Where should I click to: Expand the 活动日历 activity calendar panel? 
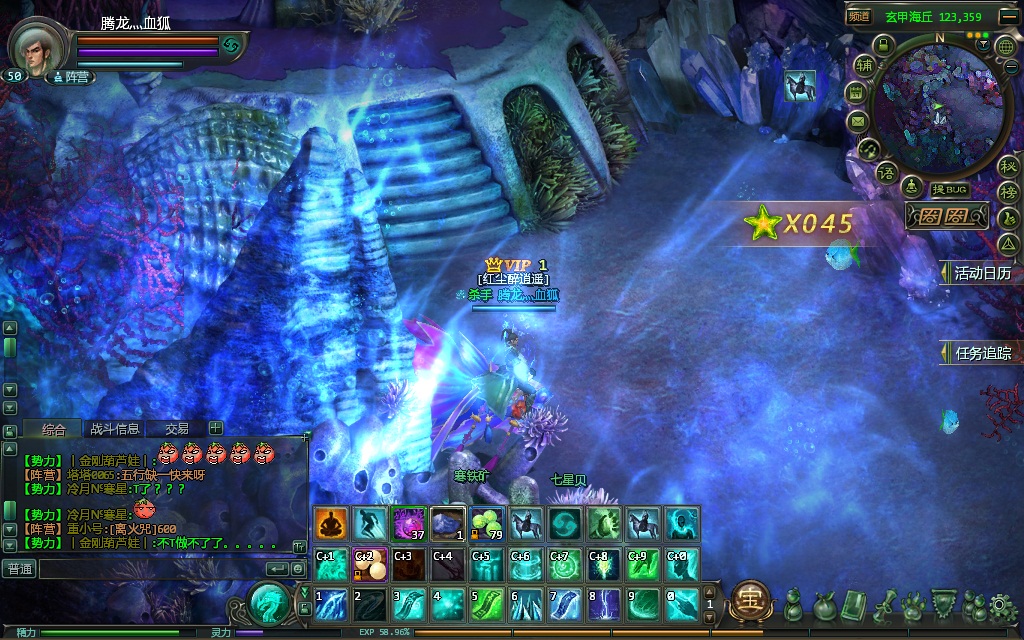(978, 272)
